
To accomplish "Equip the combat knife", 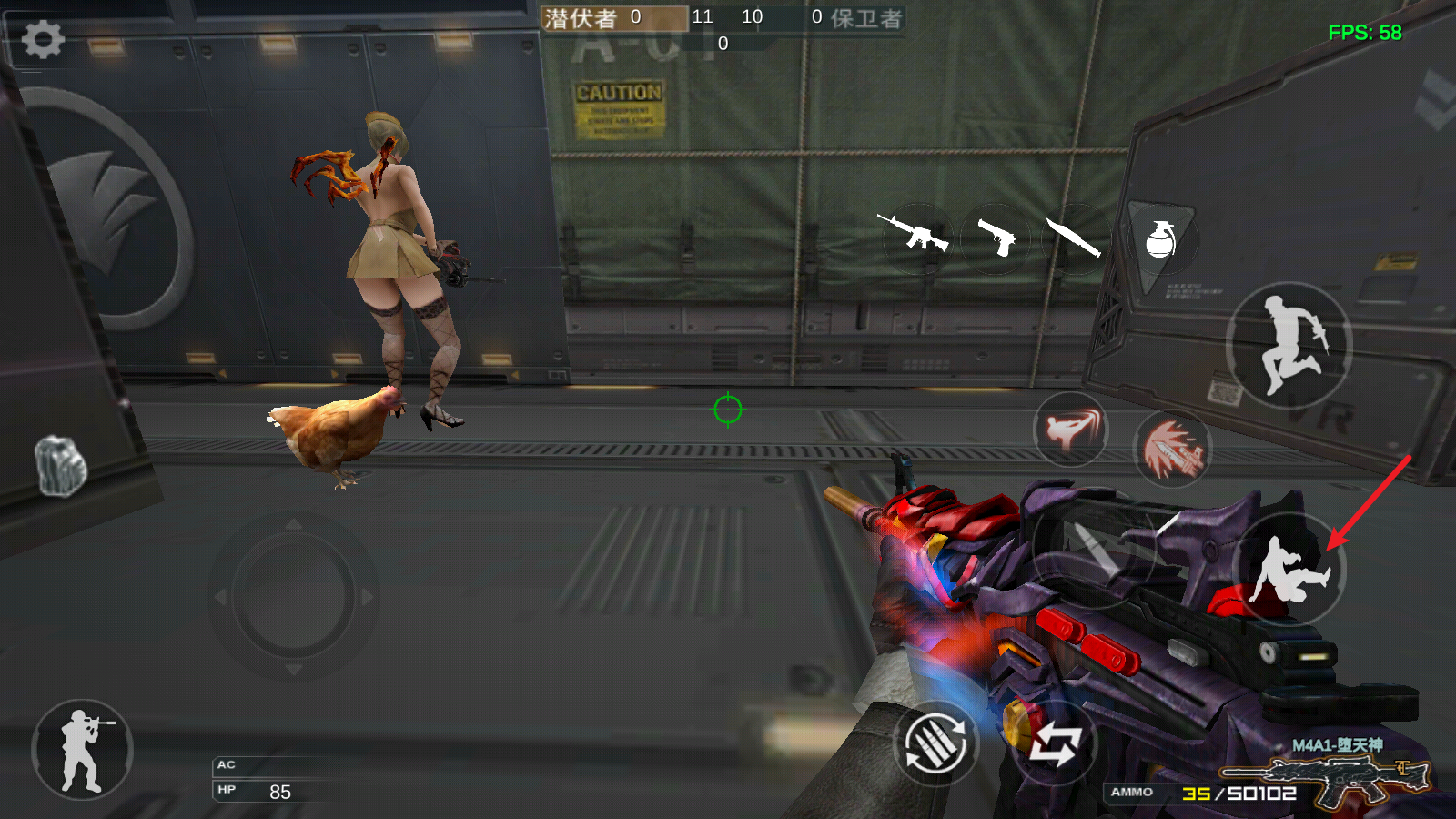I will pyautogui.click(x=1075, y=238).
